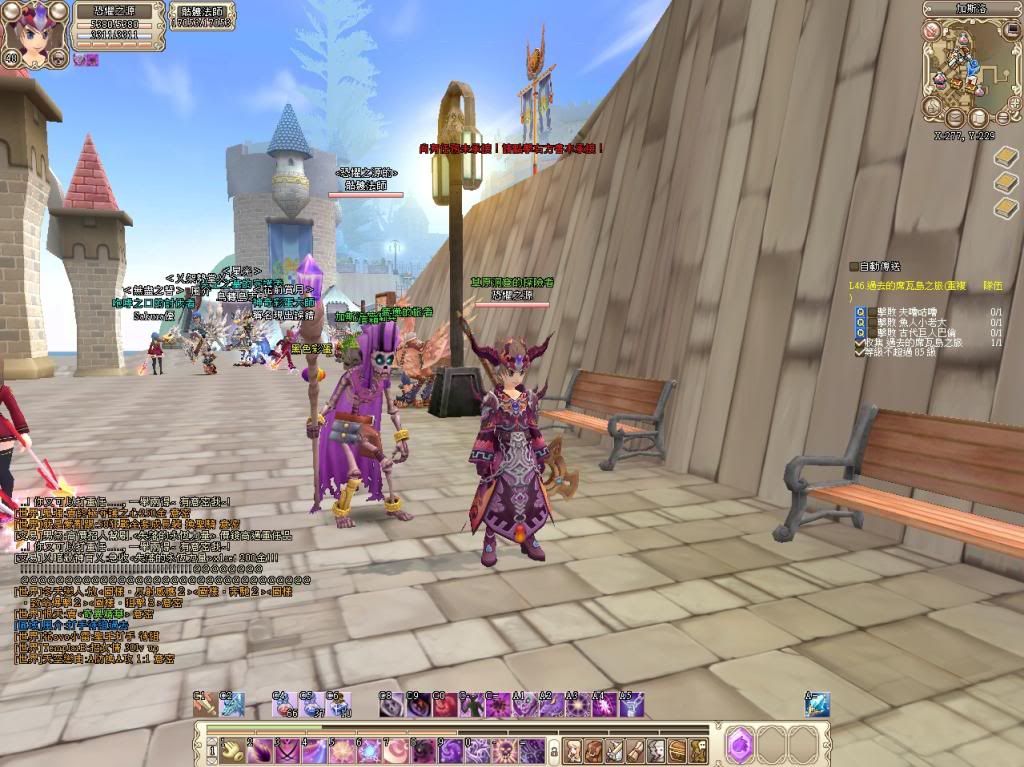Activate the purple gem slot button

(740, 745)
